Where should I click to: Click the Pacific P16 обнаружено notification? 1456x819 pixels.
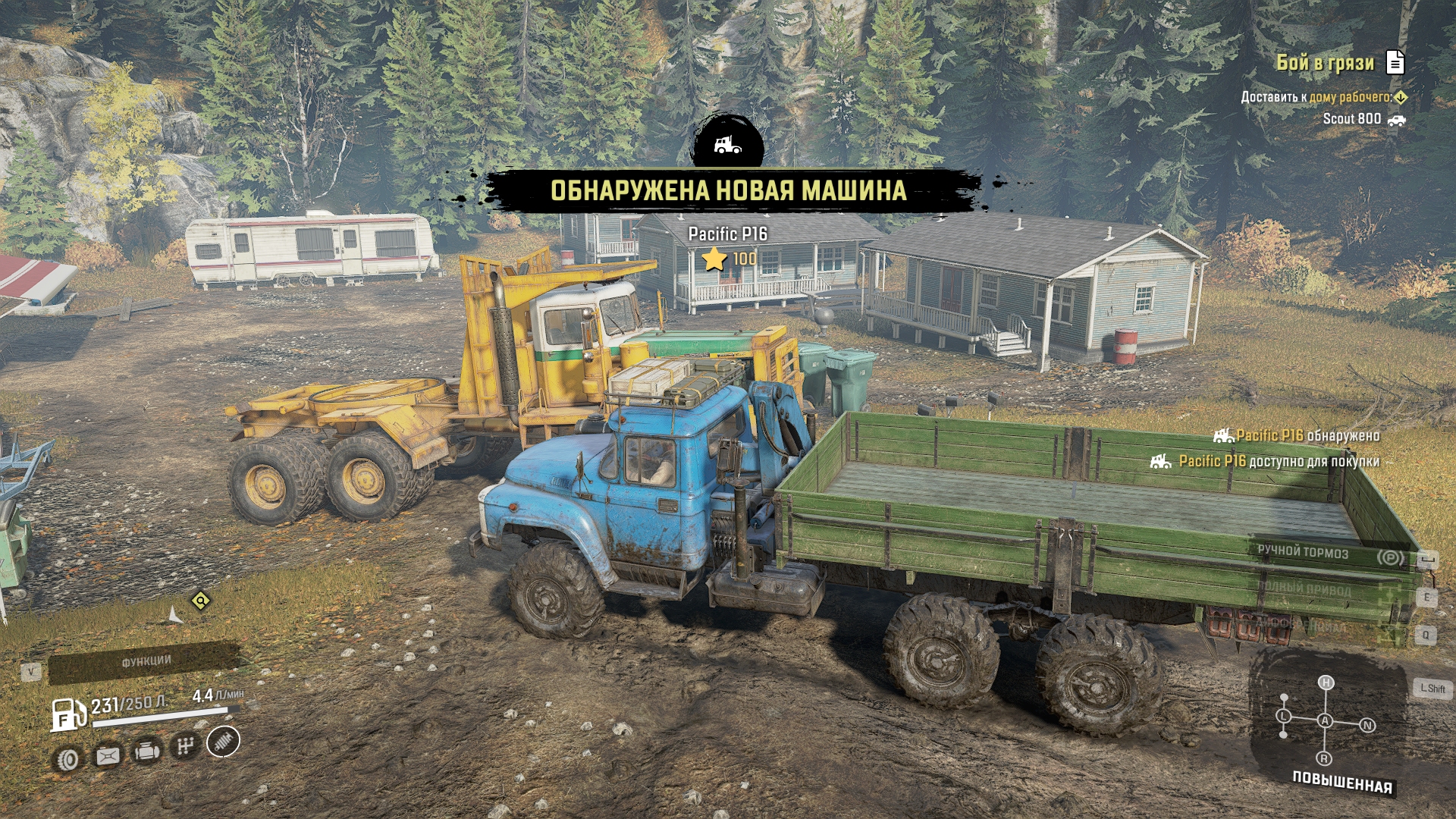(1297, 436)
